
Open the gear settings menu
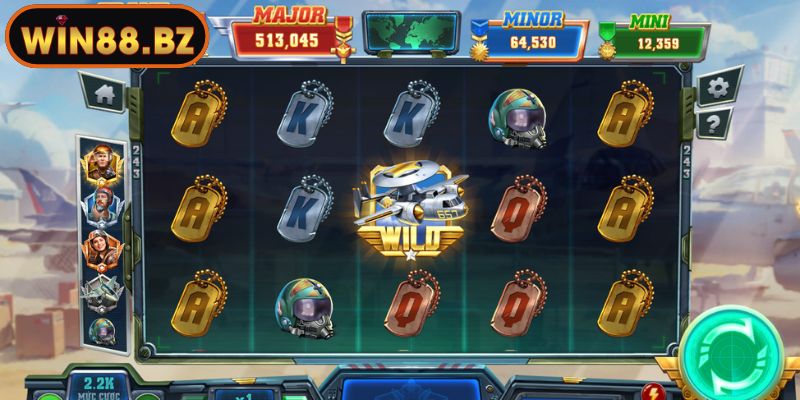point(716,88)
